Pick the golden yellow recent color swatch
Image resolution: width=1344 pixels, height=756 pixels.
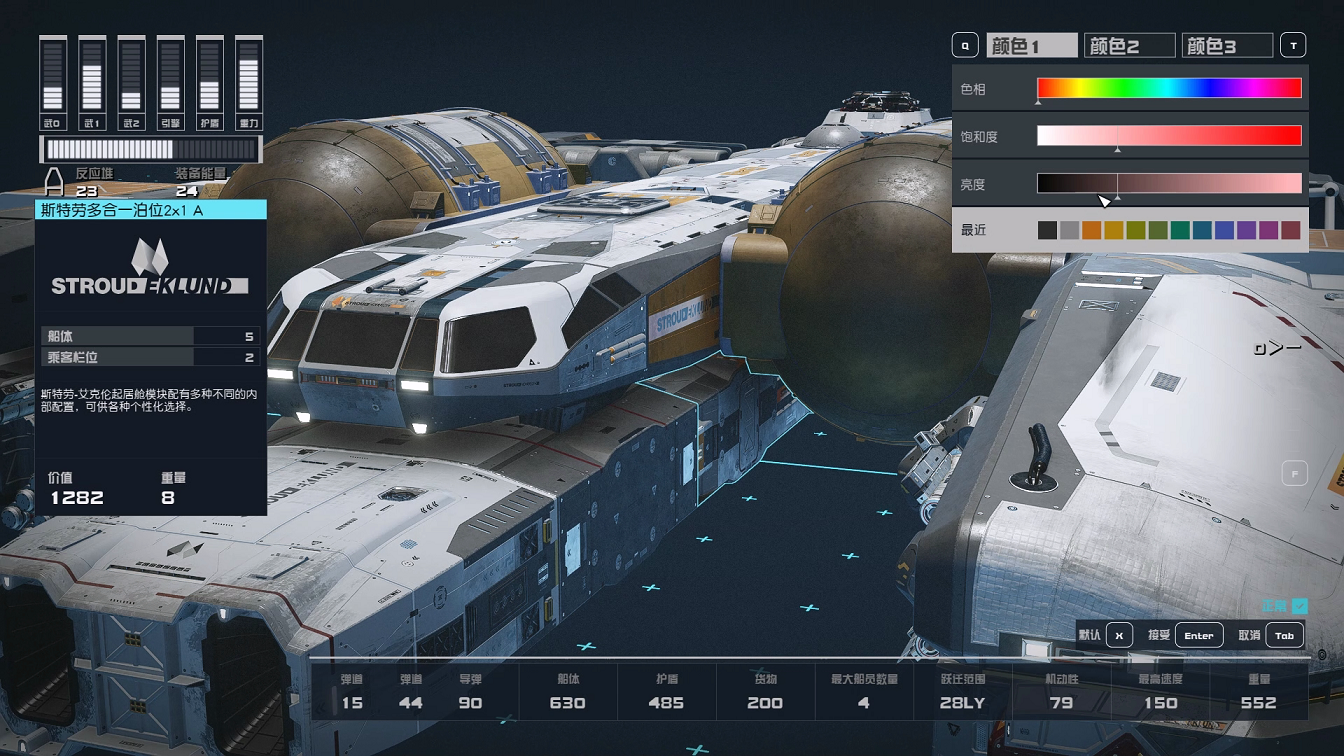coord(1113,230)
